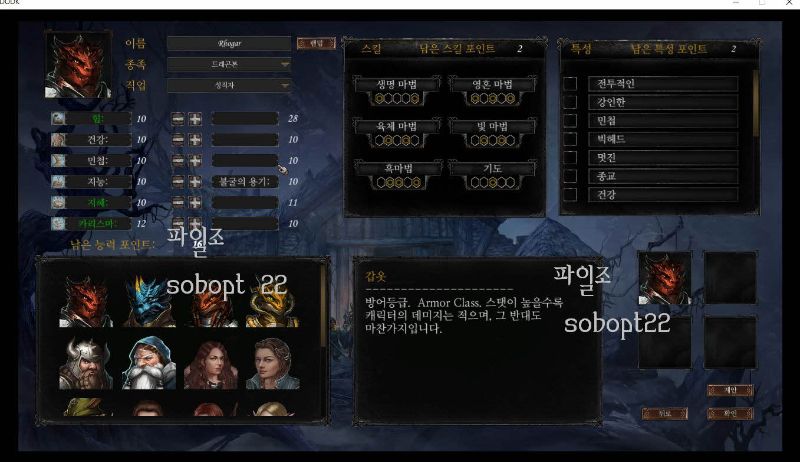Add a point to 지능 (intelligence)
The image size is (800, 462).
point(195,182)
